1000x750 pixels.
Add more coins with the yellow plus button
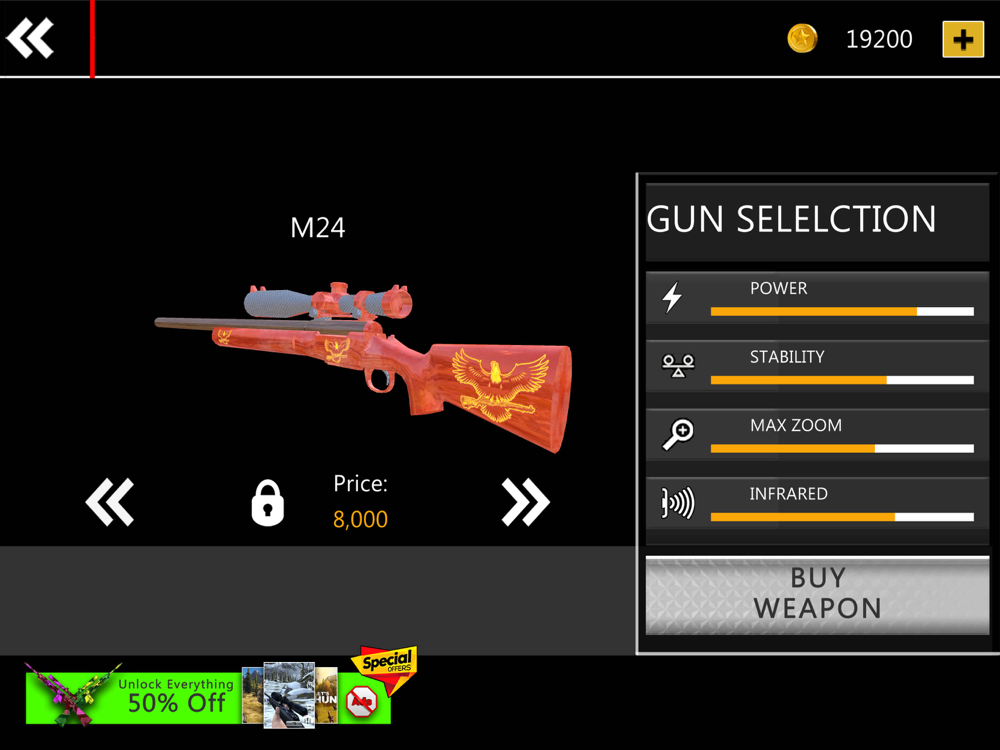[963, 39]
